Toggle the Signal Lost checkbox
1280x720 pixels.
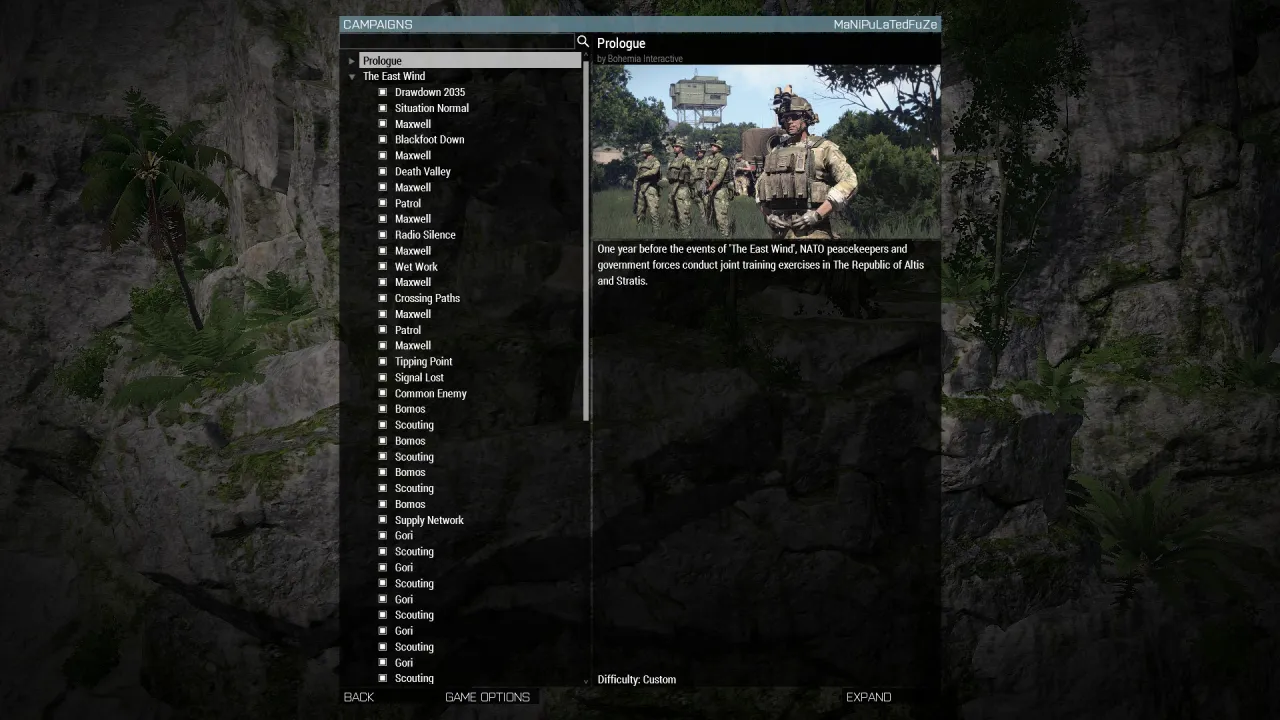[382, 377]
